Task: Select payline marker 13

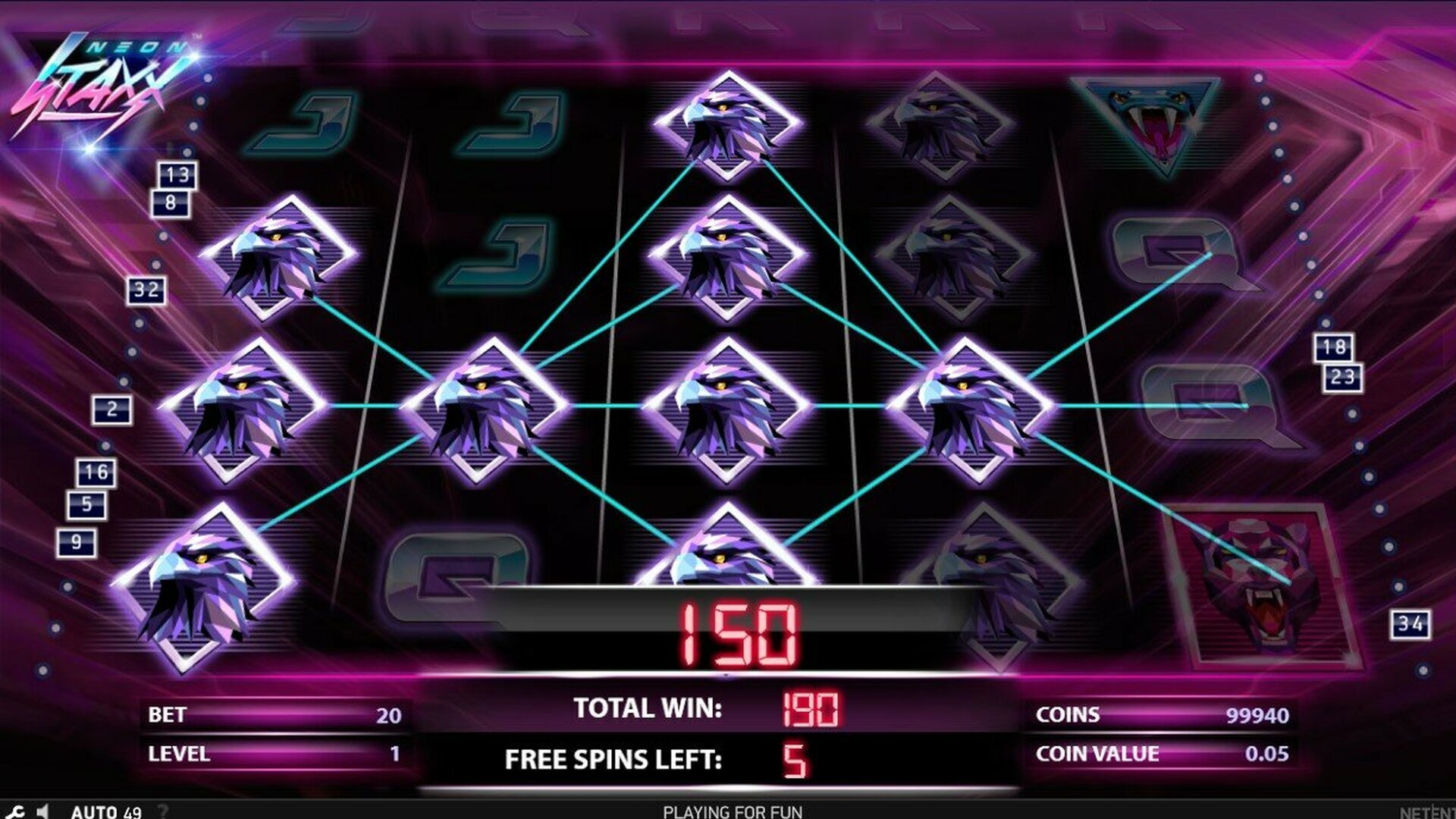Action: 177,175
